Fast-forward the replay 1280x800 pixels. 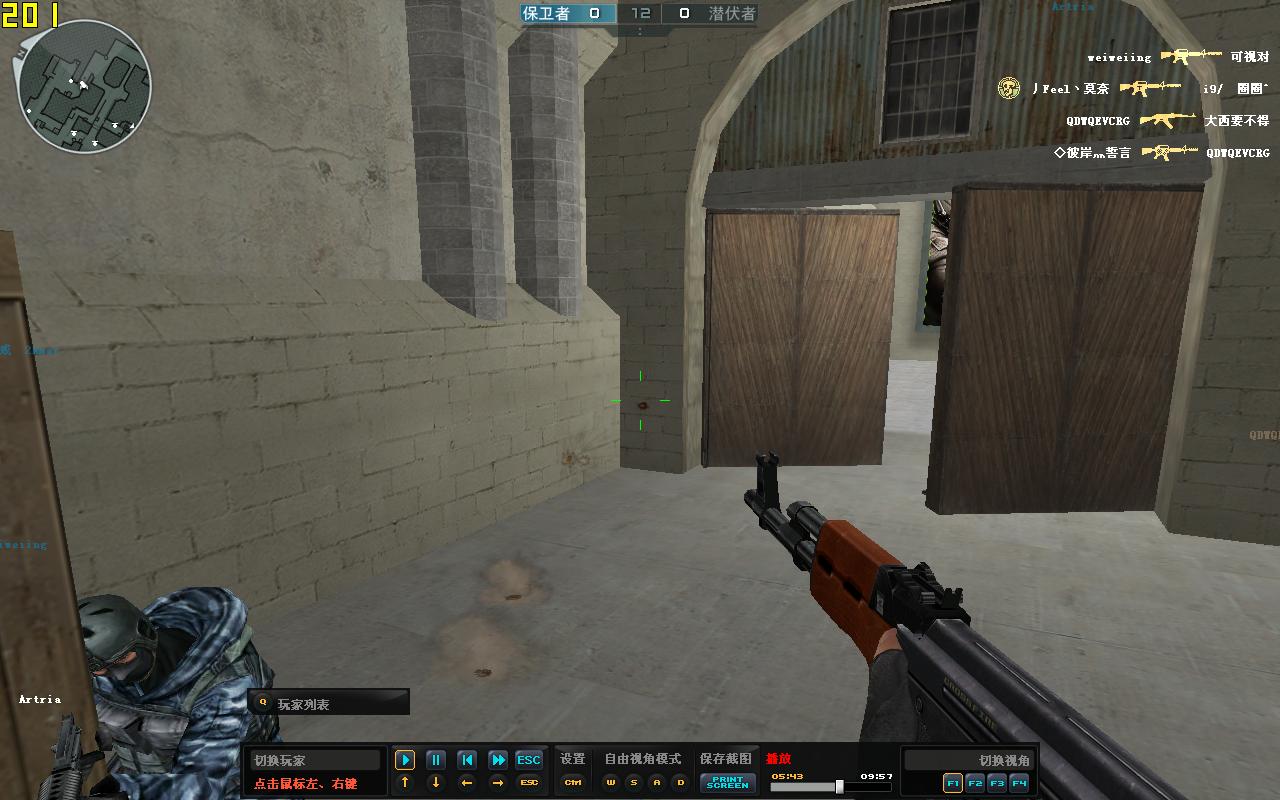[x=498, y=760]
